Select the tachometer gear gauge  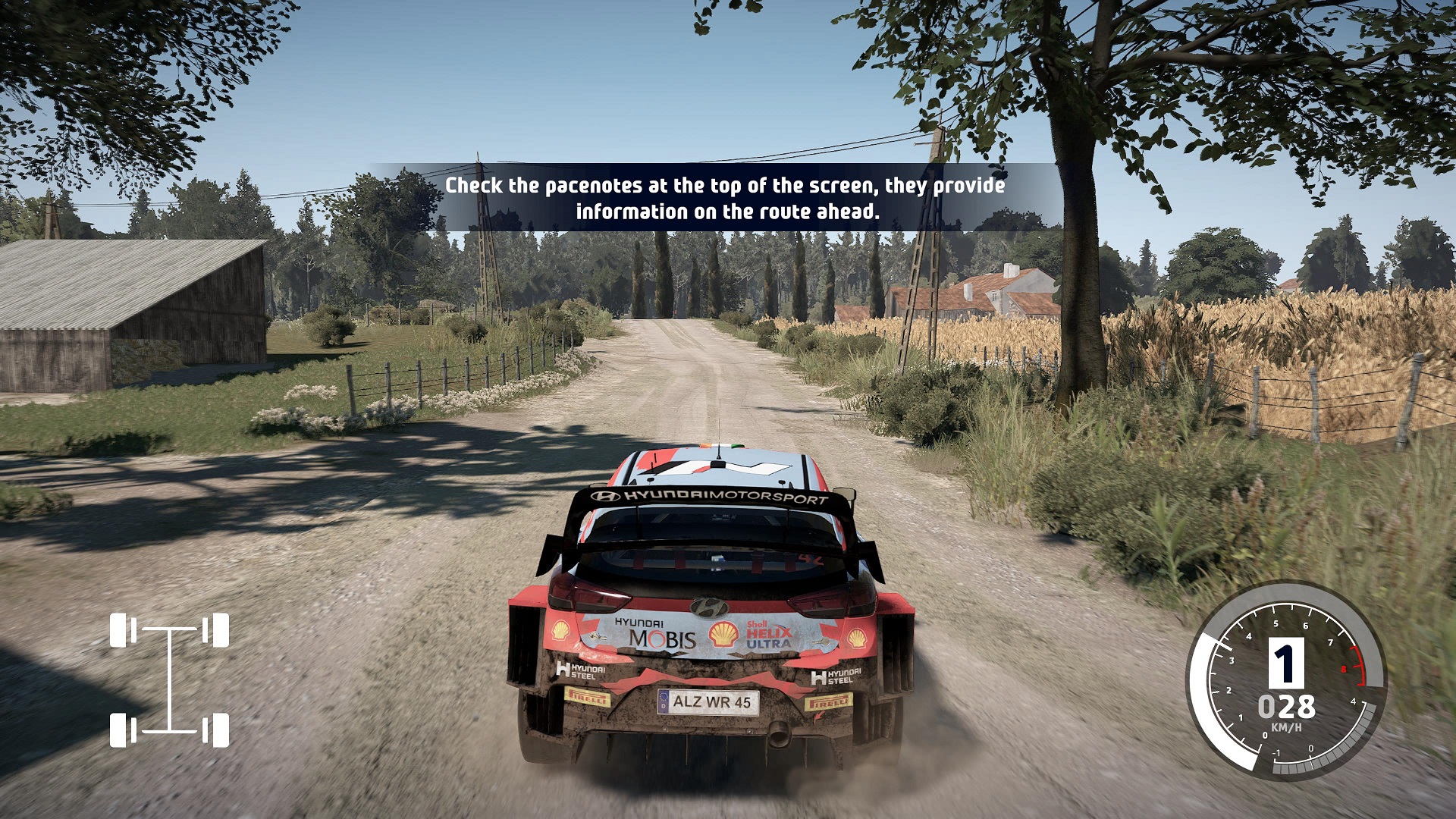click(1286, 680)
